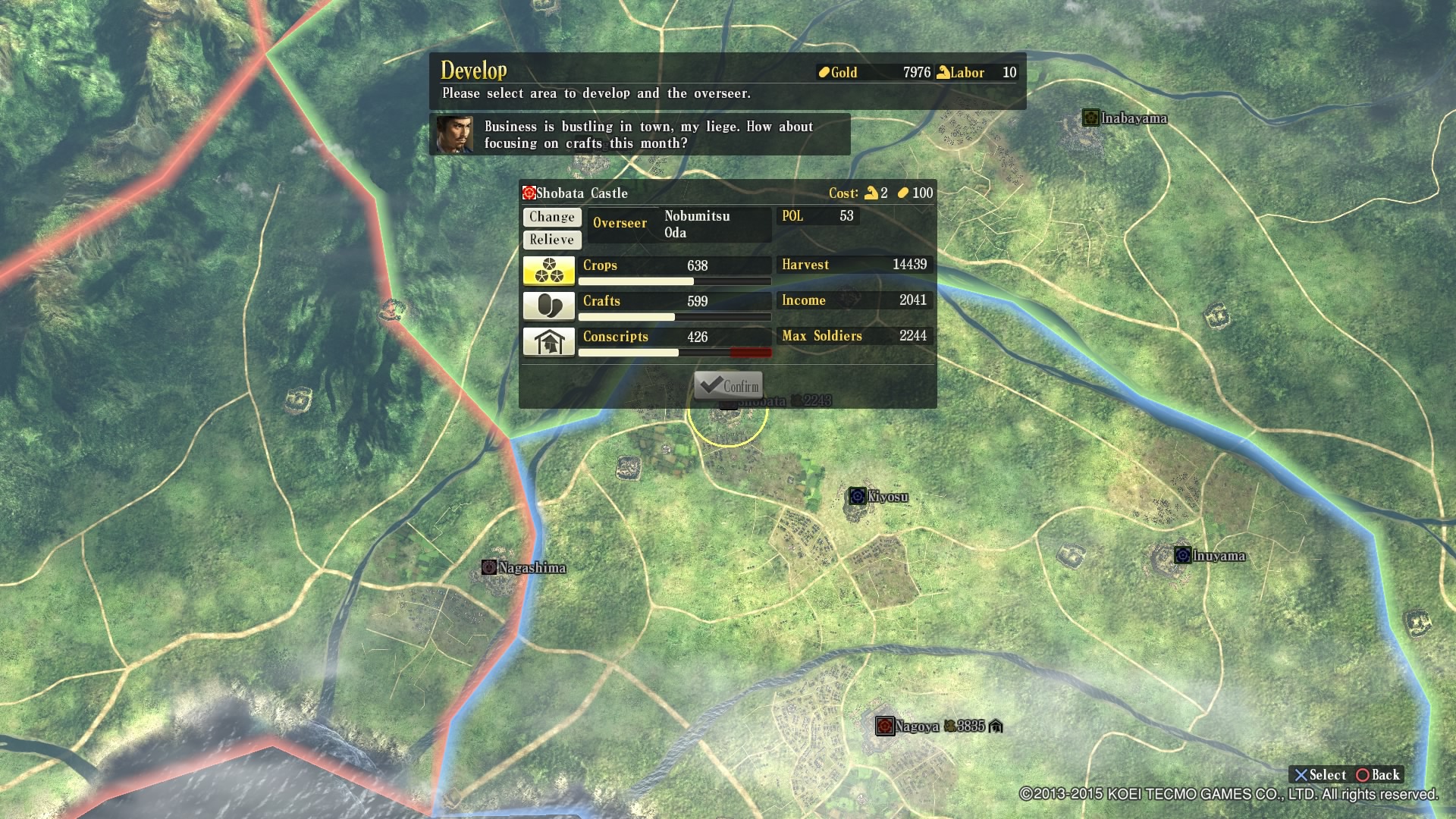This screenshot has height=819, width=1456.
Task: Click the Kiyosu castle icon on the map
Action: 858,497
